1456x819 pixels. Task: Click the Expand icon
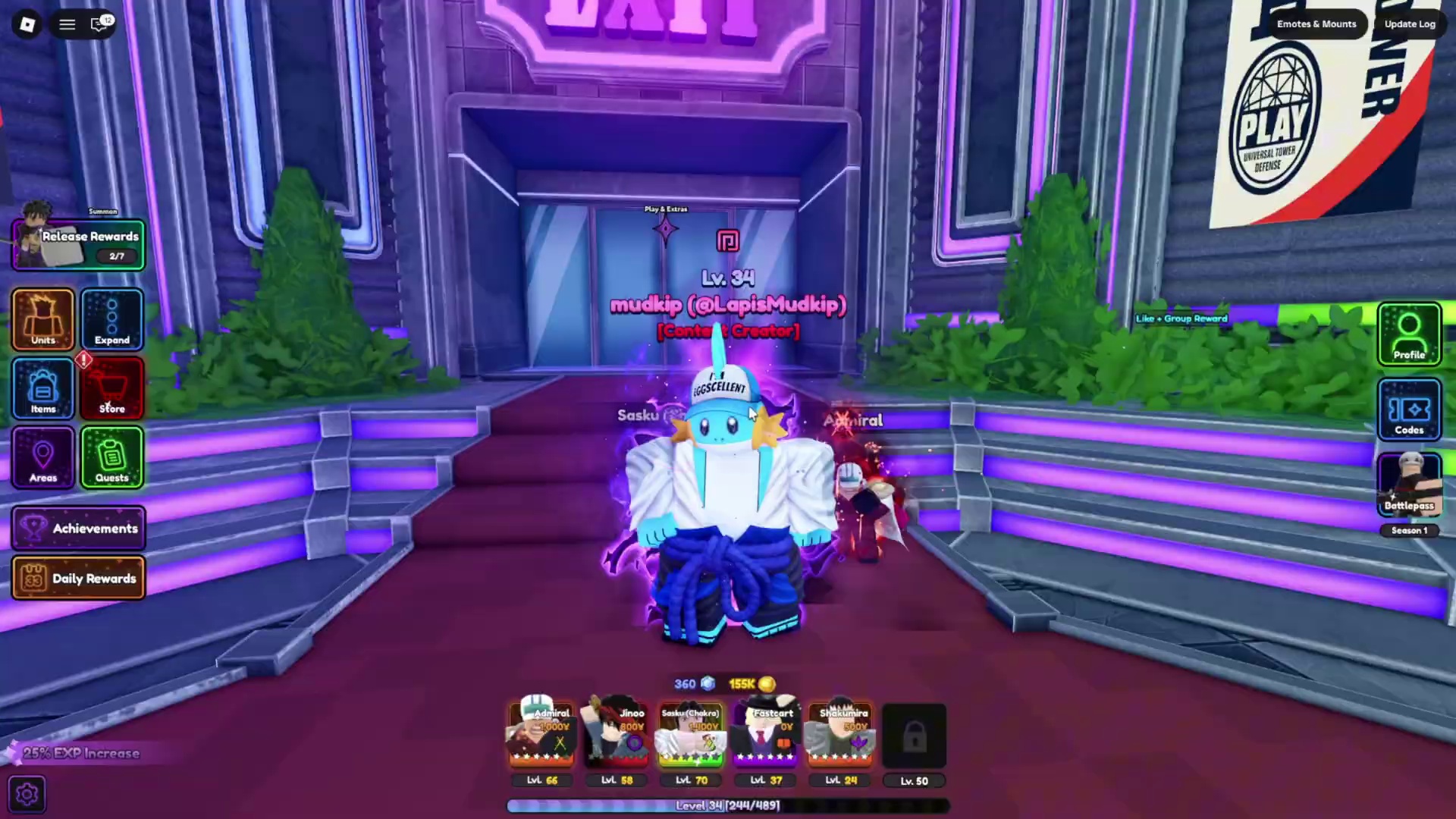pos(111,320)
